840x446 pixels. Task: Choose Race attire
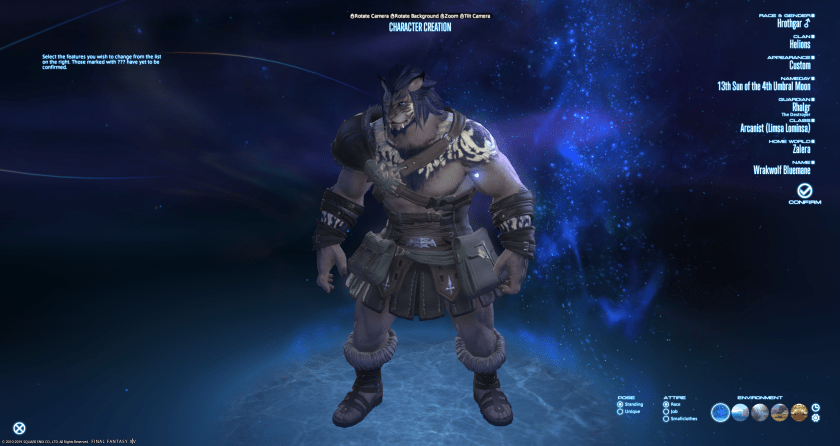666,404
